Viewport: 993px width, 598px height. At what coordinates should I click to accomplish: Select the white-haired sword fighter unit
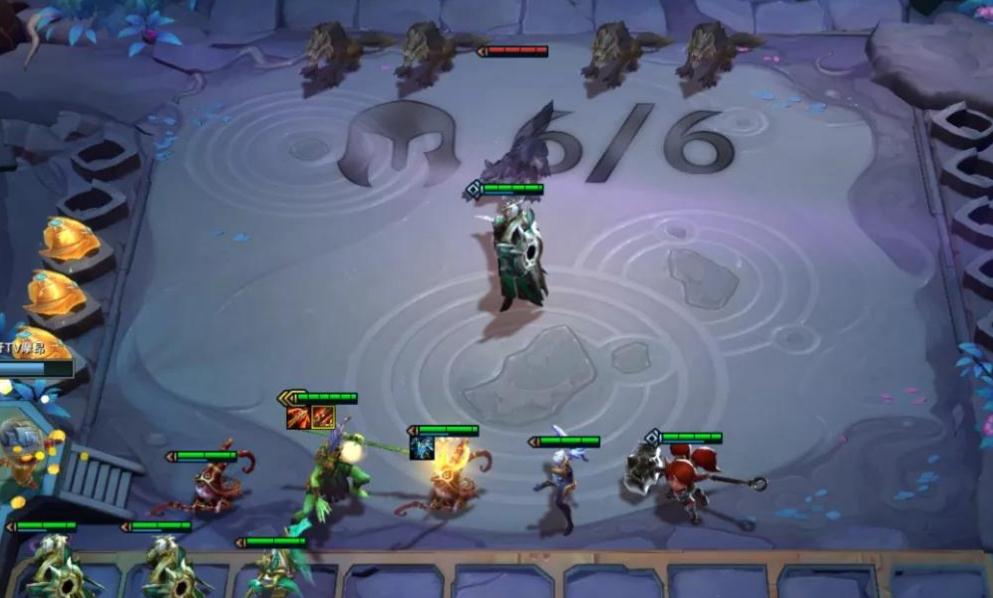pos(559,487)
